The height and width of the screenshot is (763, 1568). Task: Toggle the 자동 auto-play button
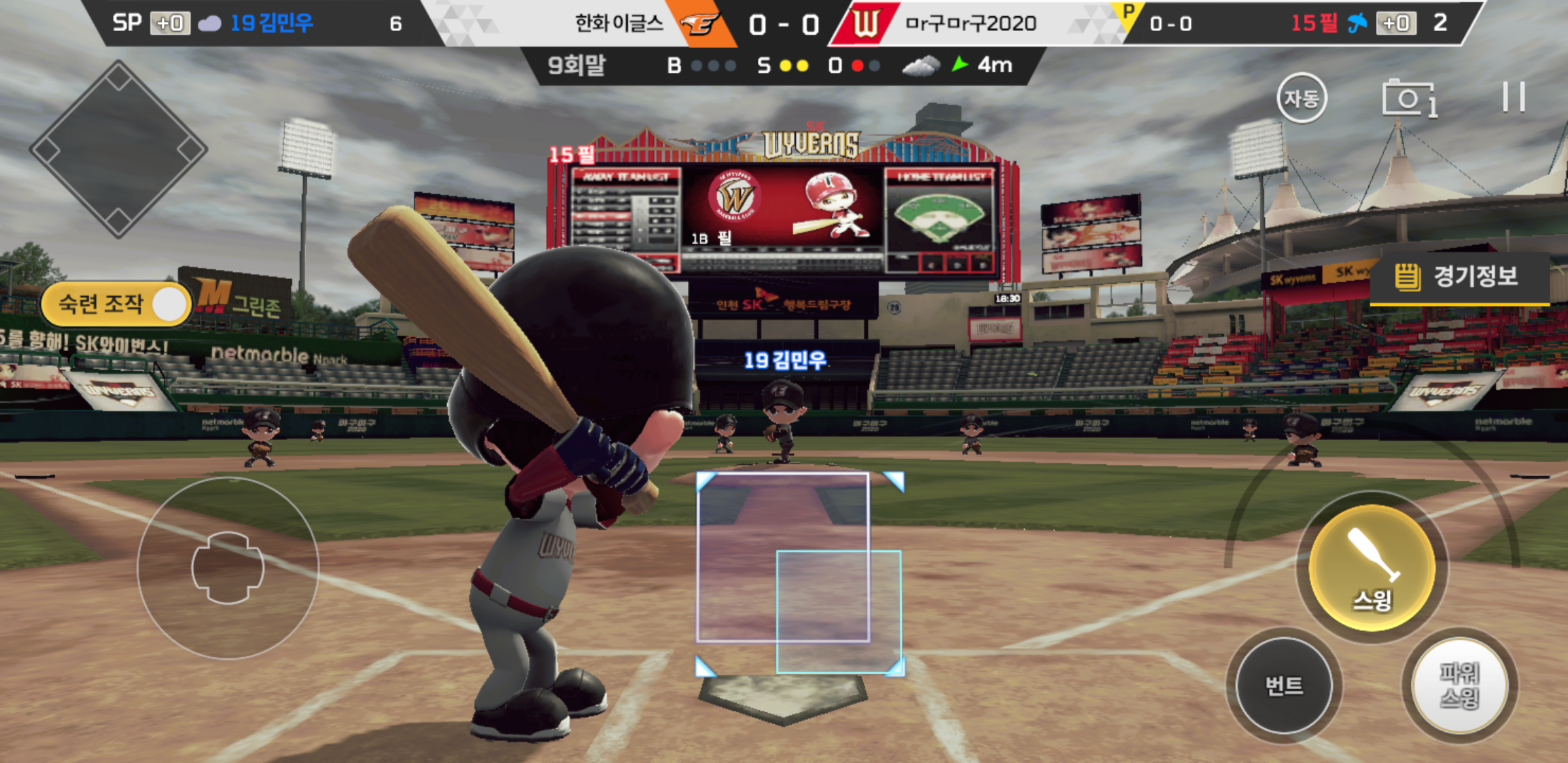click(1301, 98)
